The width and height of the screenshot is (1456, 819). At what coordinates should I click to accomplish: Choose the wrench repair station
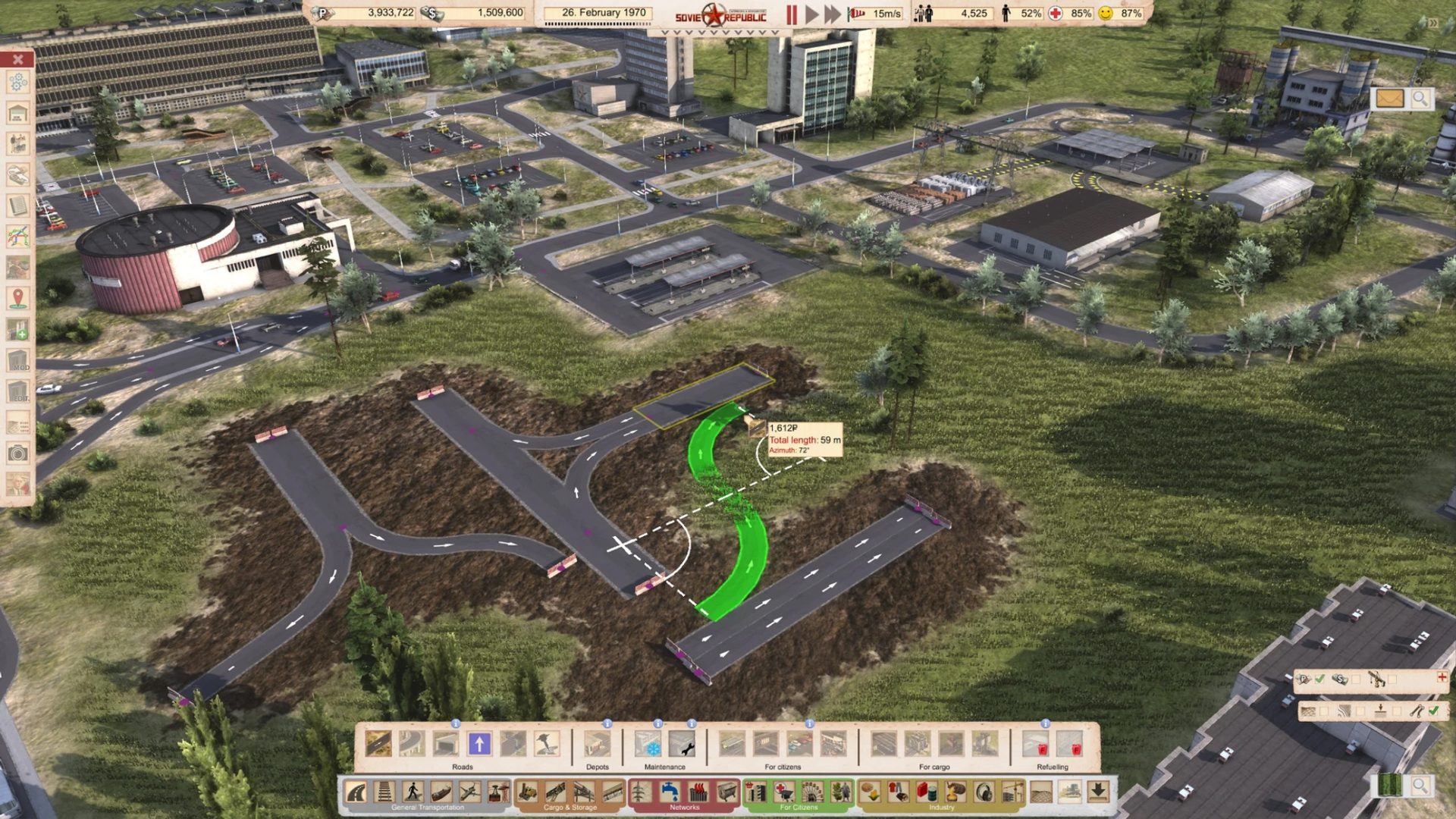pyautogui.click(x=682, y=744)
